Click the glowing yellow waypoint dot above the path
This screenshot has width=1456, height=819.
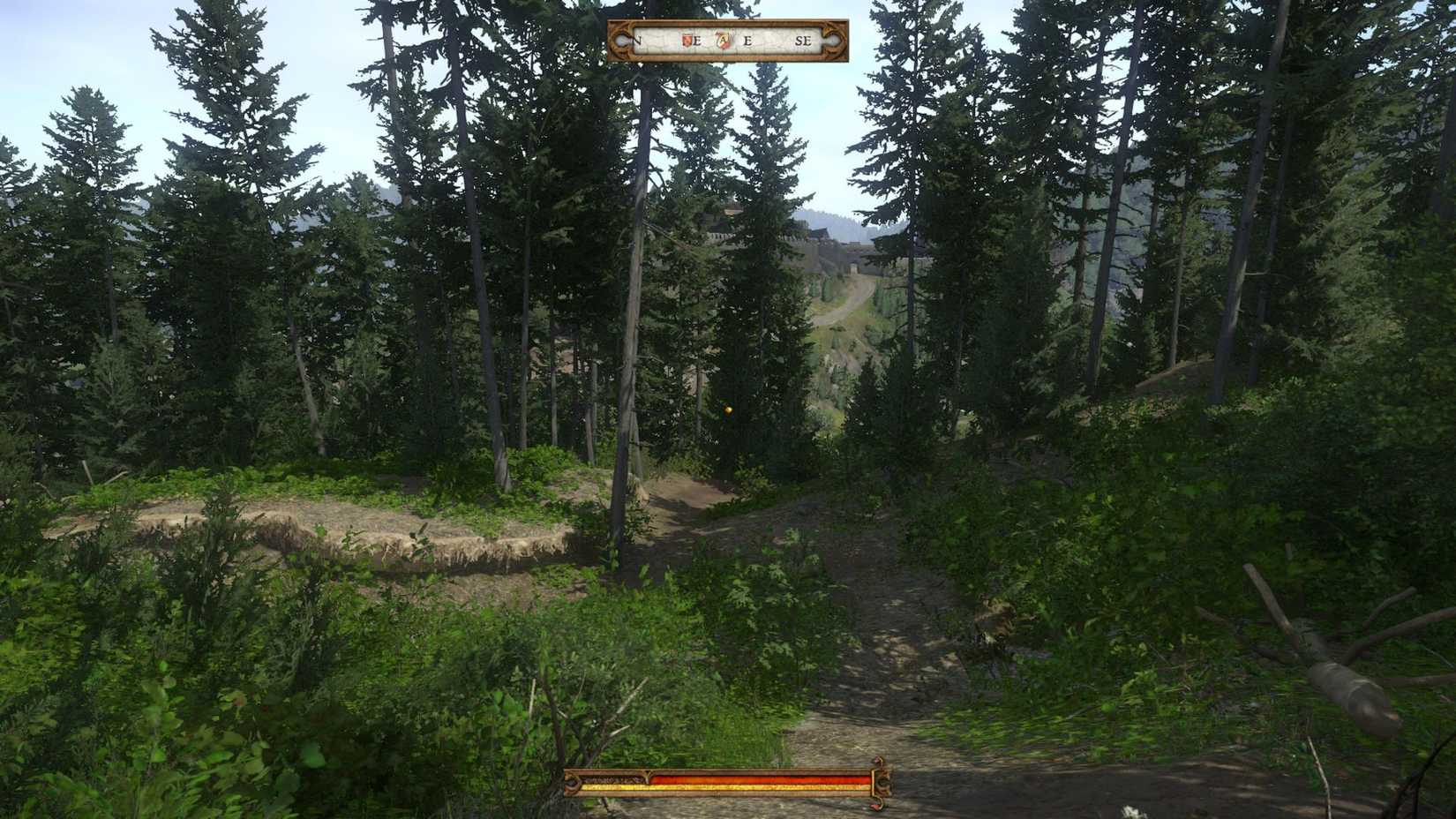(727, 409)
